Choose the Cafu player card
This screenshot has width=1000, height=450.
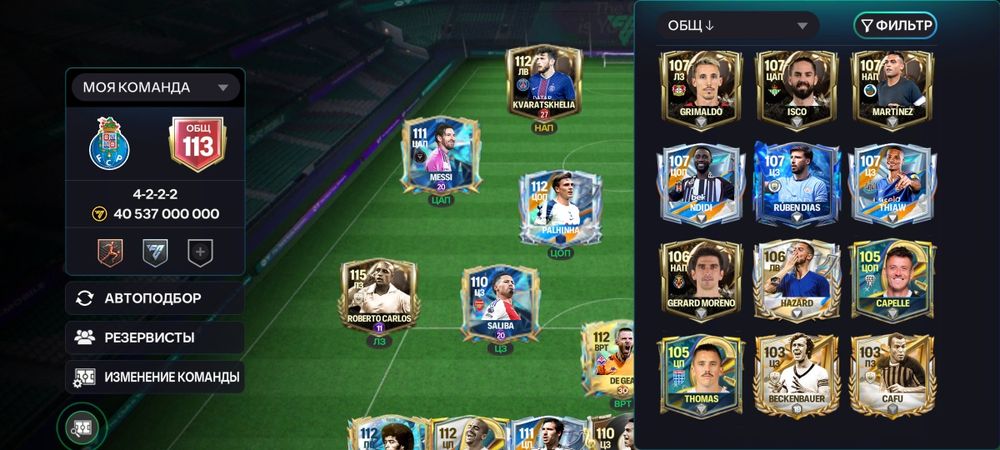click(x=890, y=374)
